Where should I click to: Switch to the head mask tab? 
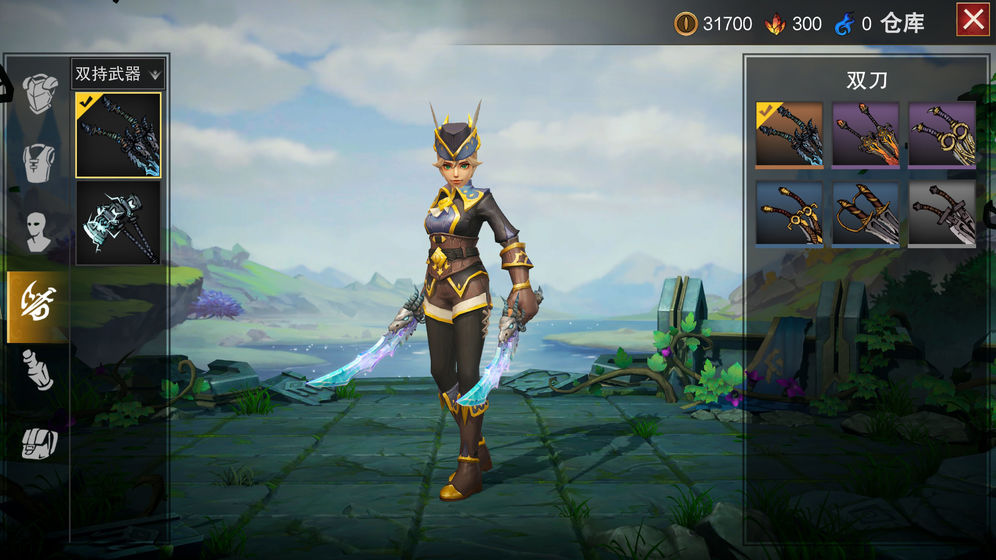(40, 231)
